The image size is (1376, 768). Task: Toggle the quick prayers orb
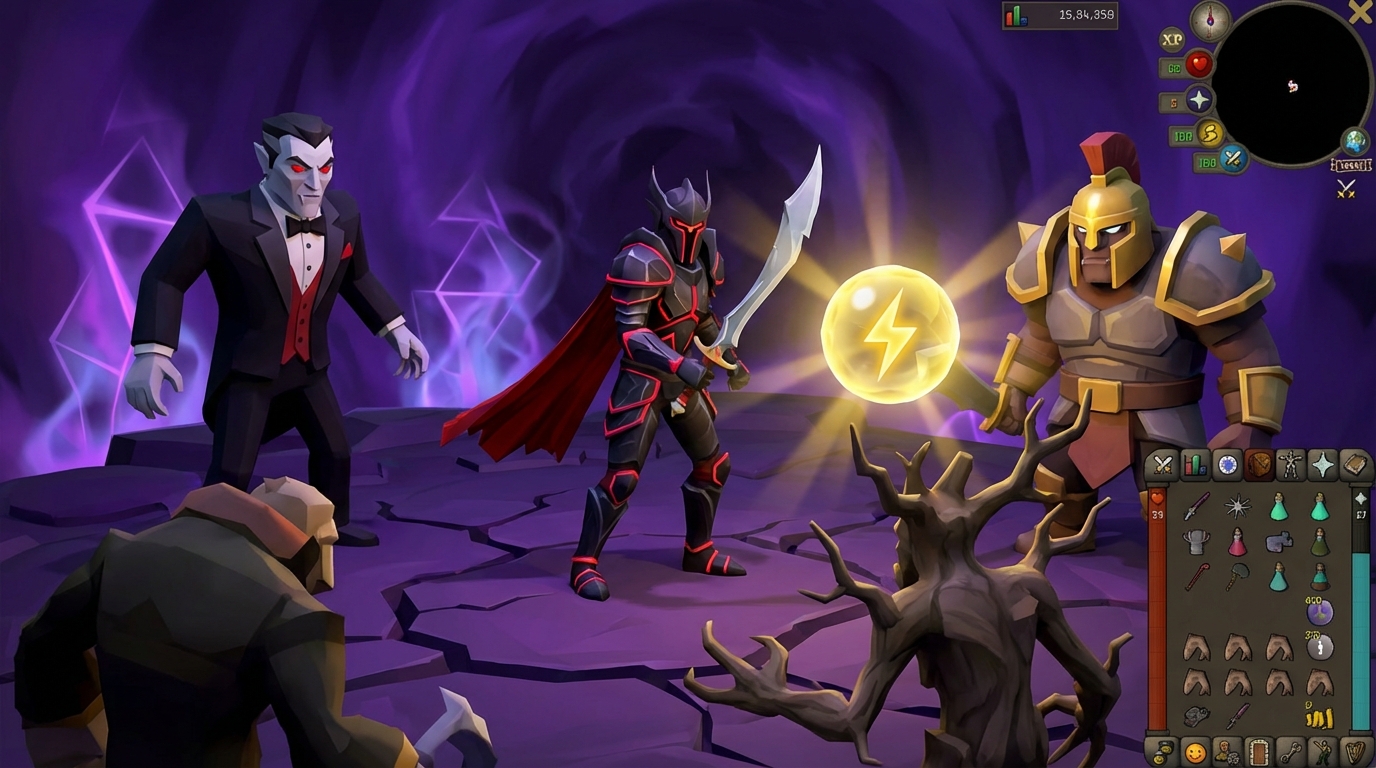tap(1199, 98)
